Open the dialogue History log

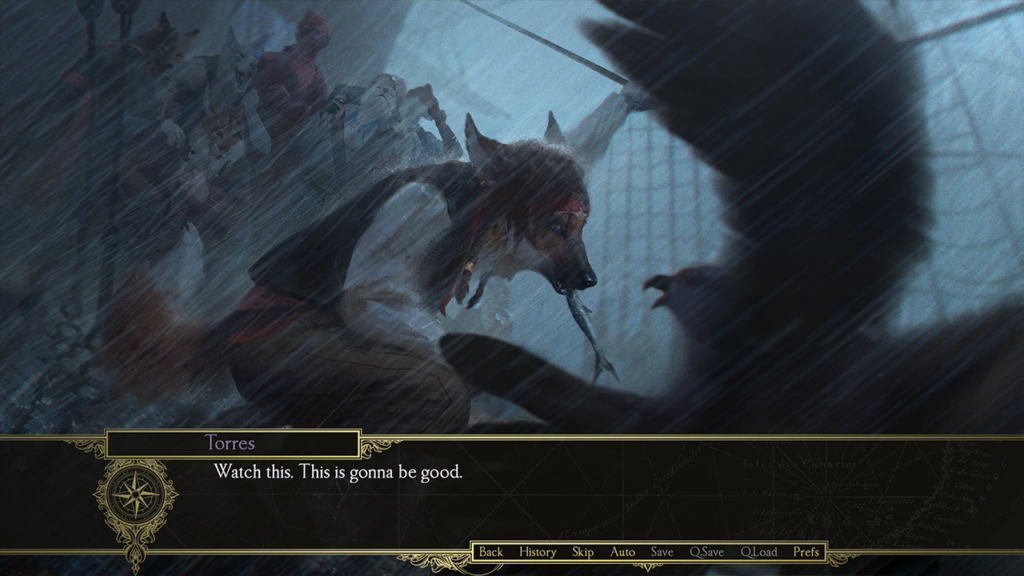pyautogui.click(x=538, y=552)
